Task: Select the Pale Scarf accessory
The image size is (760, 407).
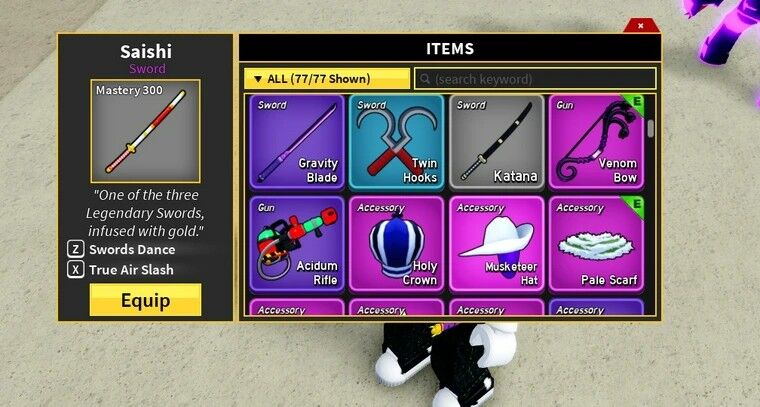Action: (x=596, y=243)
